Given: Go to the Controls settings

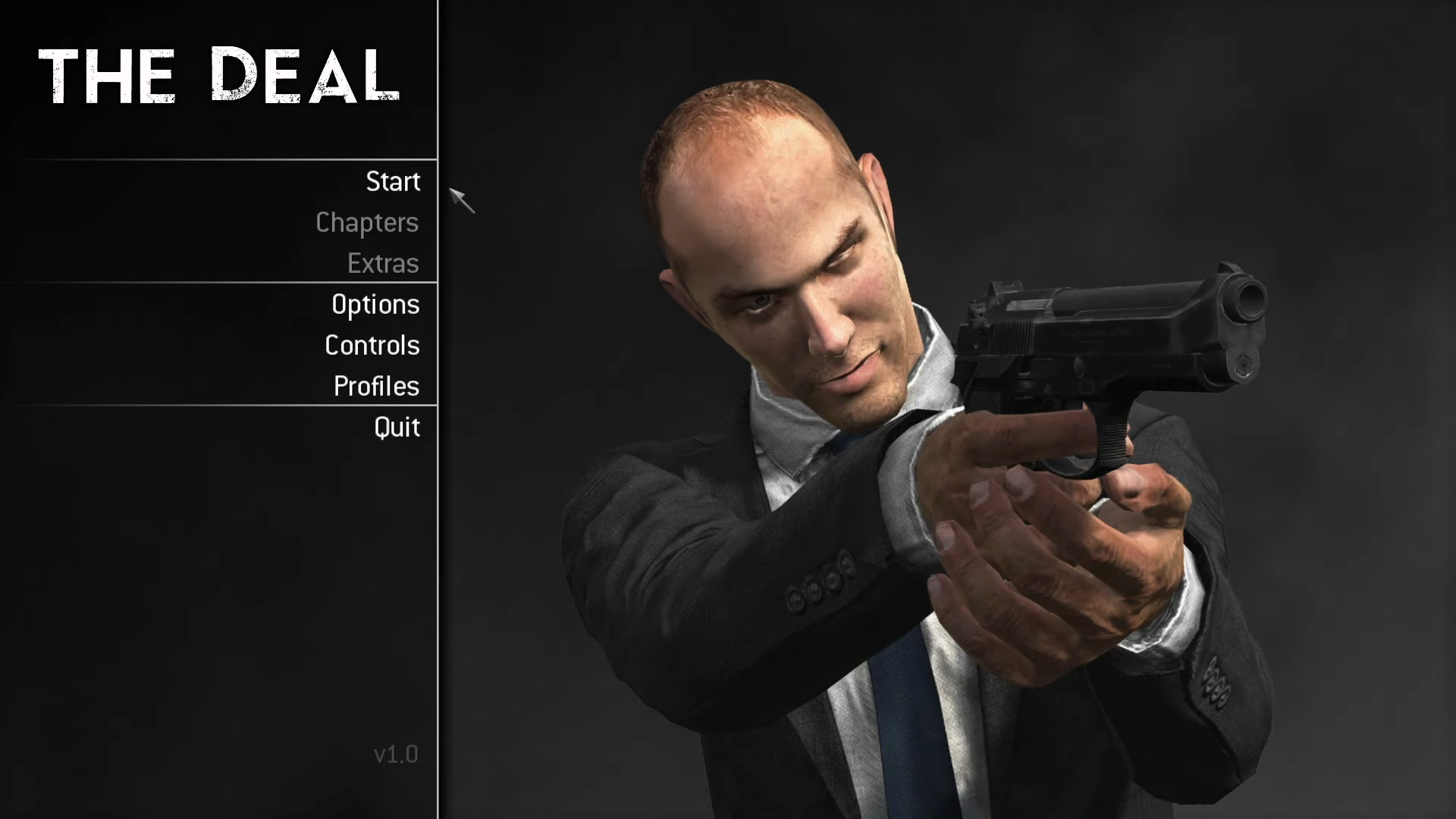Looking at the screenshot, I should [x=372, y=346].
